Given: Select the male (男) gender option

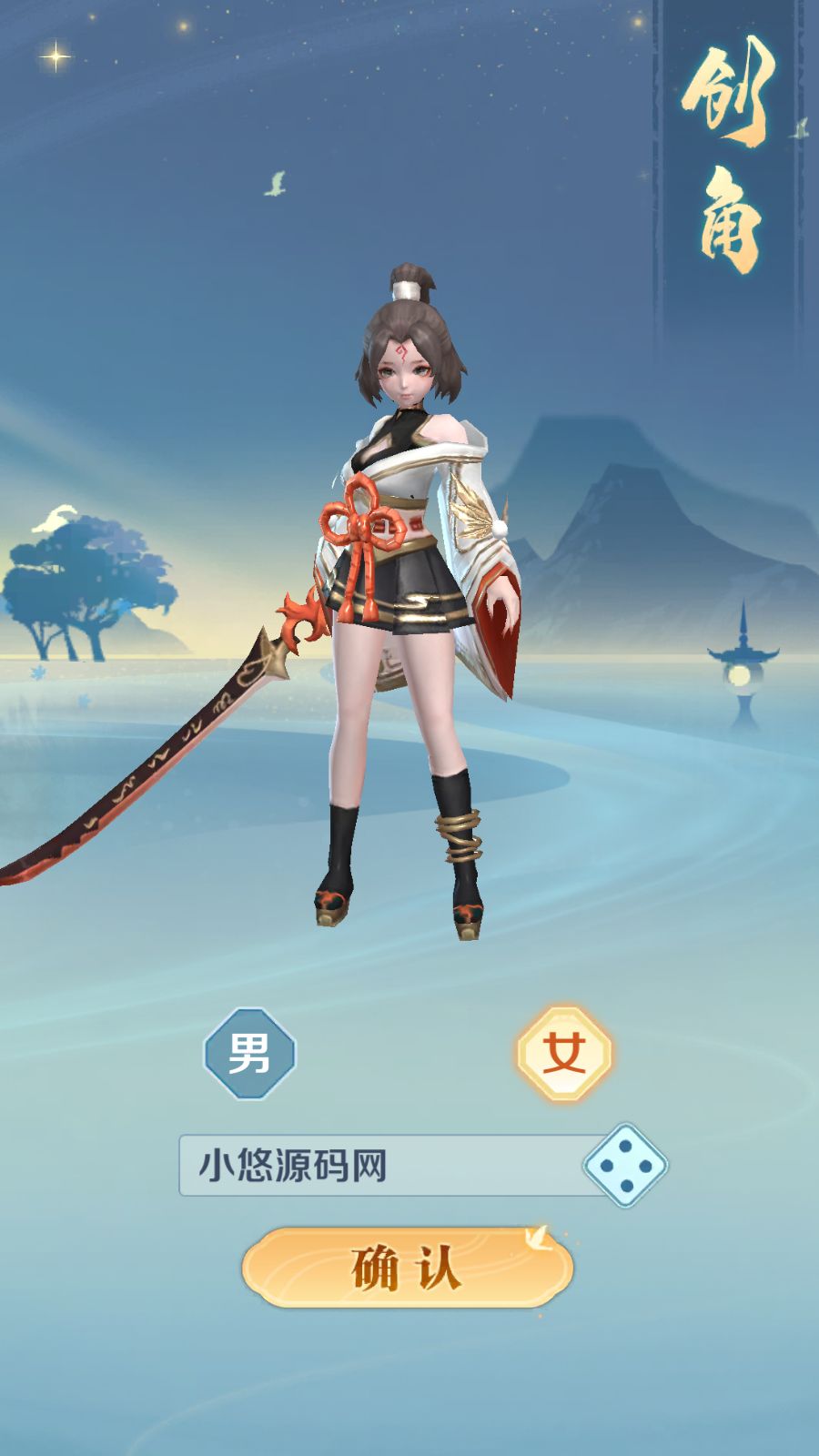Looking at the screenshot, I should 249,1054.
